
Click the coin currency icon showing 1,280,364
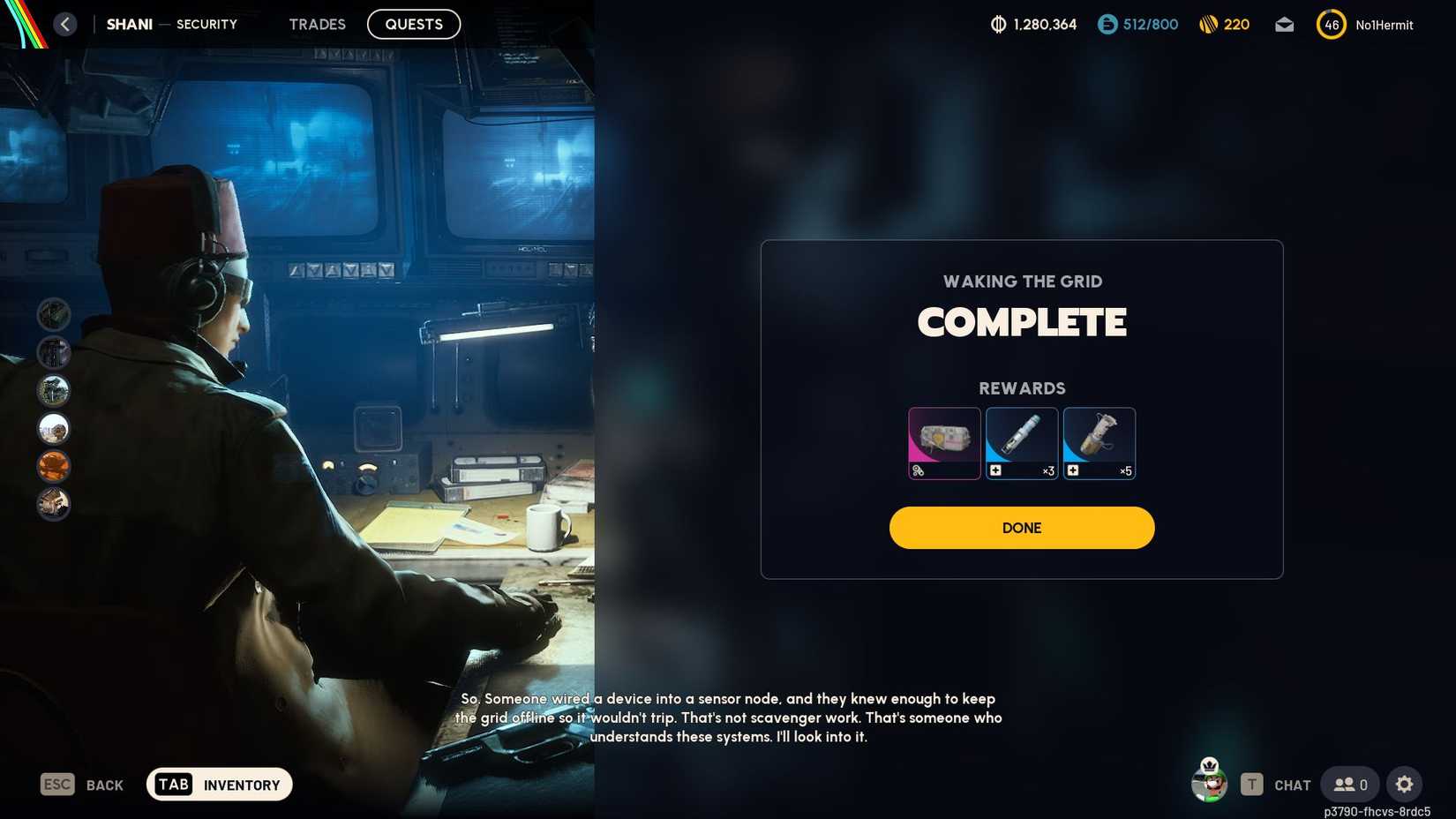(x=998, y=25)
